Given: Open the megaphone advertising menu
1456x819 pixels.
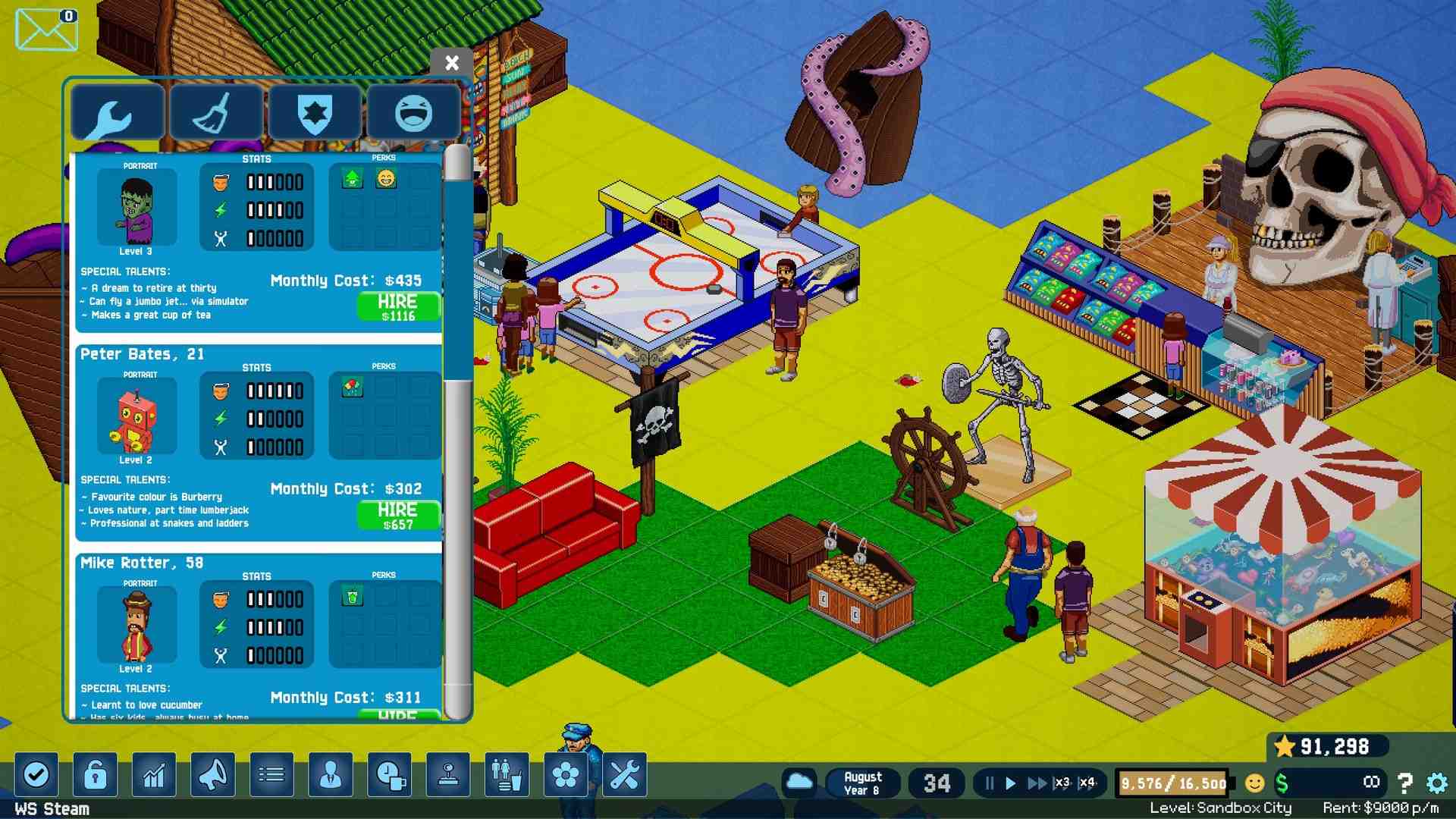Looking at the screenshot, I should coord(212,775).
